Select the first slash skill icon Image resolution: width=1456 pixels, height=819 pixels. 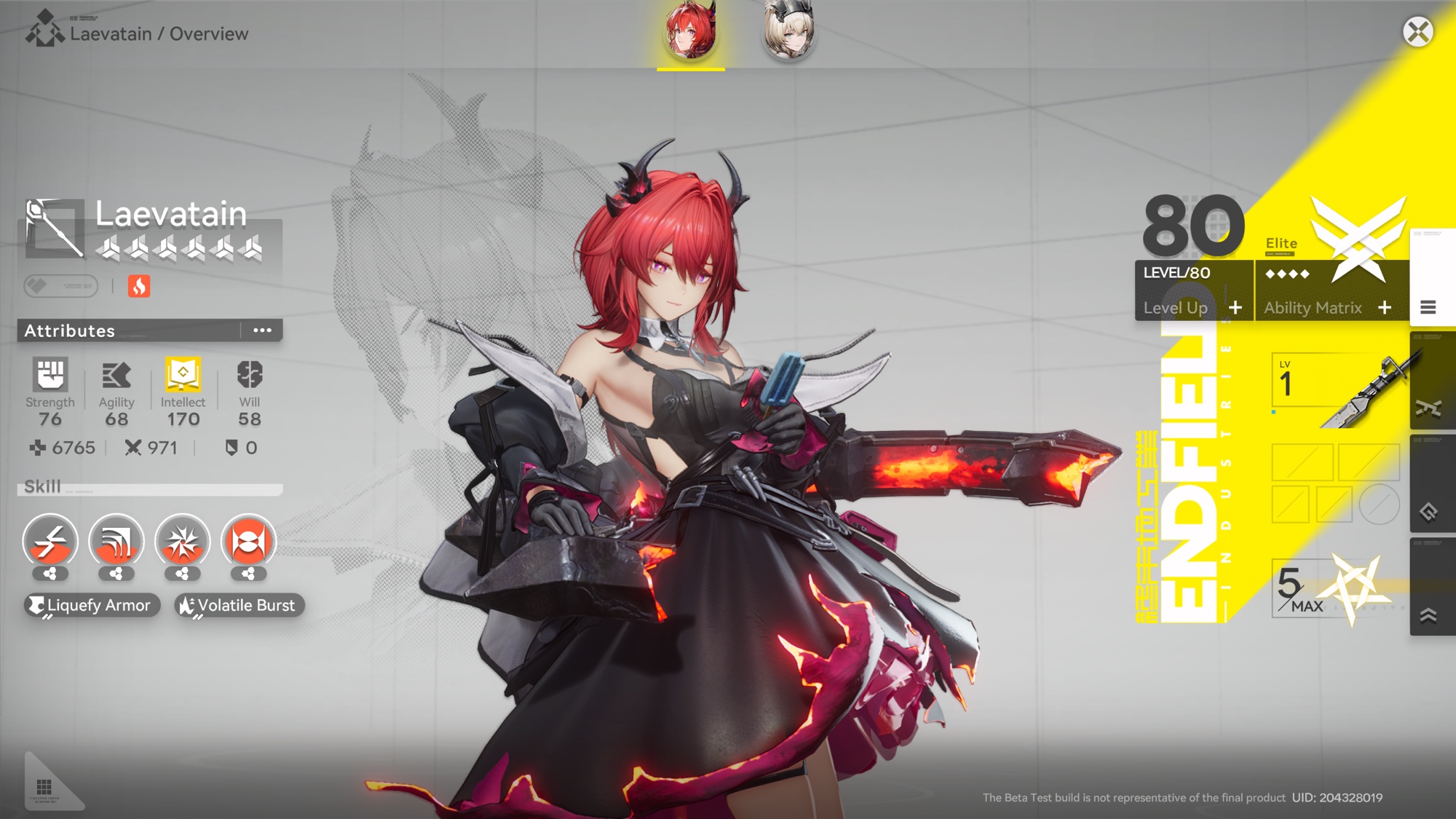(50, 542)
